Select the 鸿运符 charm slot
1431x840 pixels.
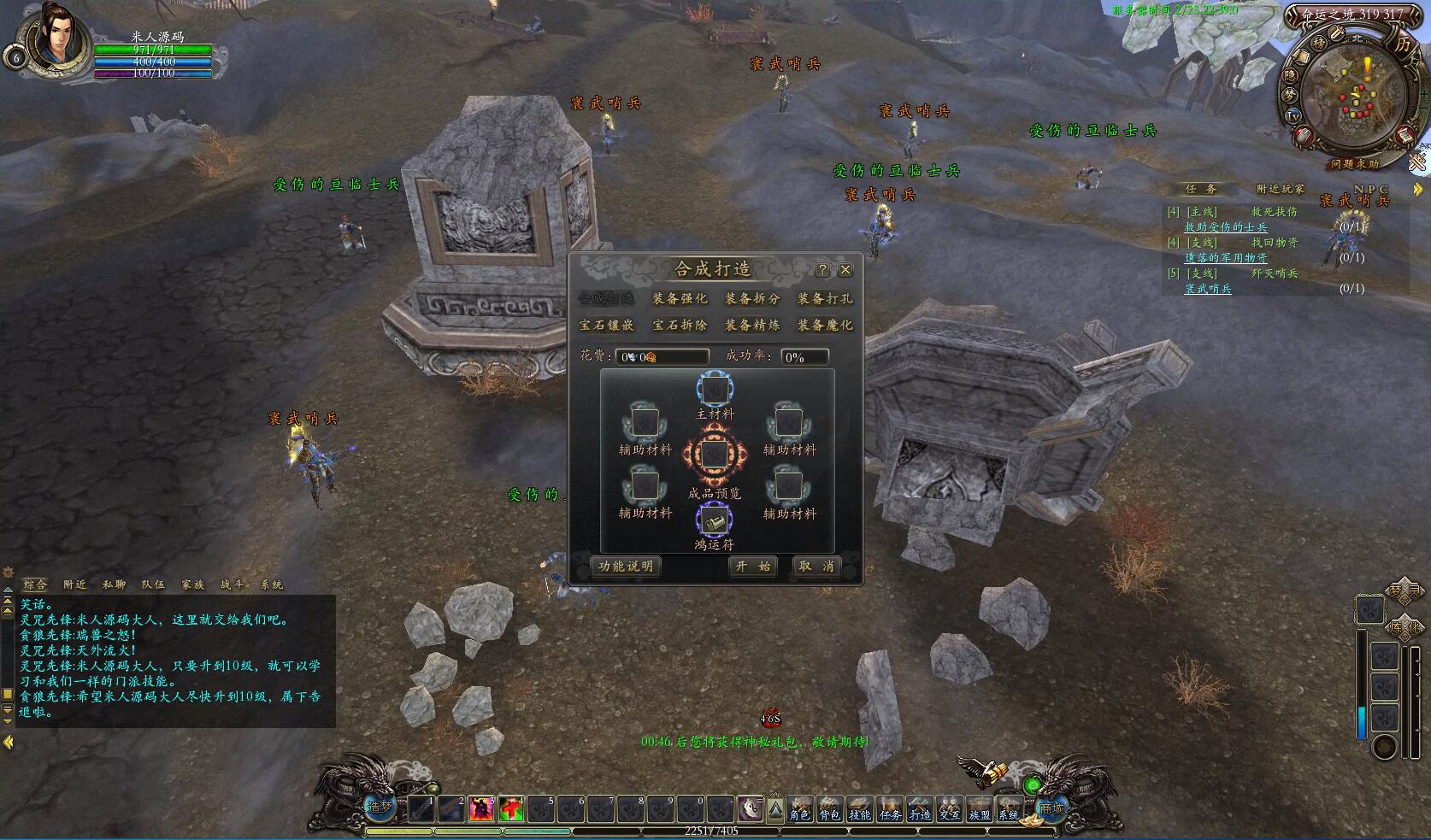[714, 520]
